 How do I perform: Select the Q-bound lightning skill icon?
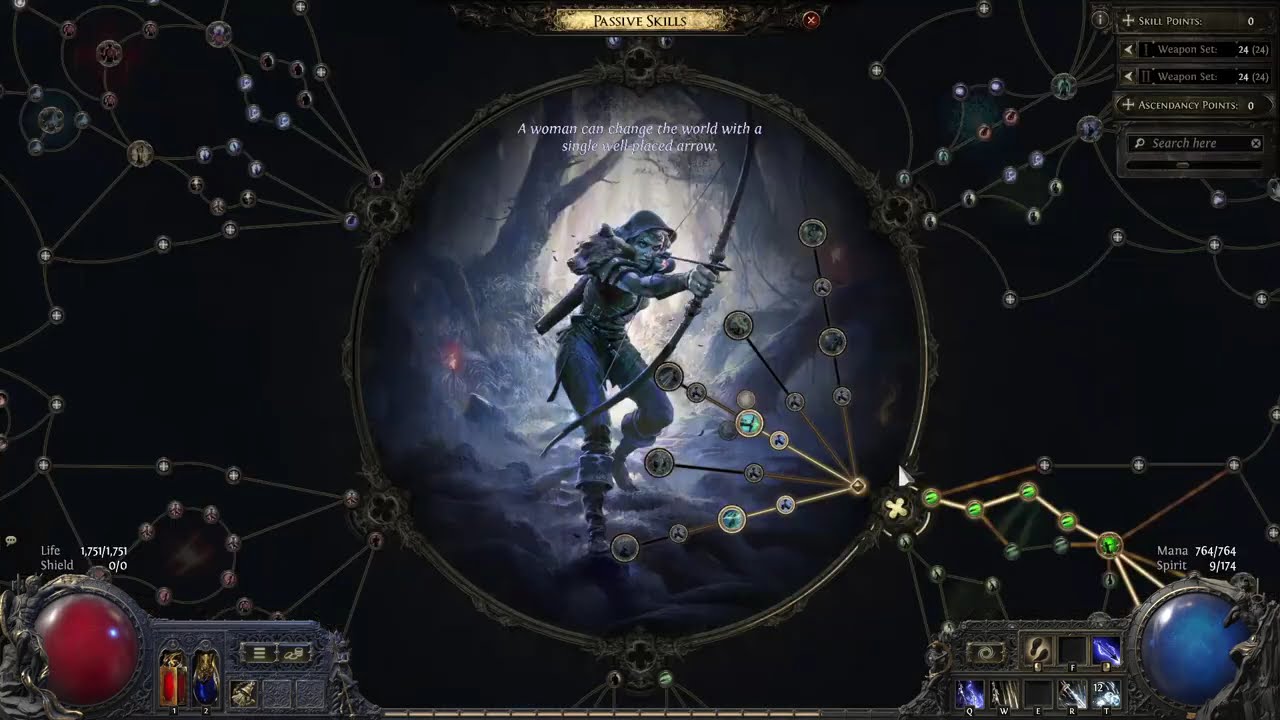coord(969,693)
